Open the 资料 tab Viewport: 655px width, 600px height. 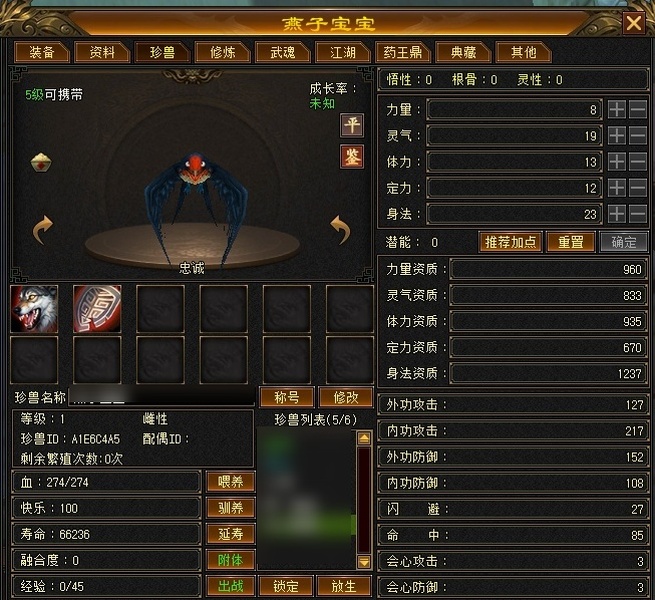point(102,52)
